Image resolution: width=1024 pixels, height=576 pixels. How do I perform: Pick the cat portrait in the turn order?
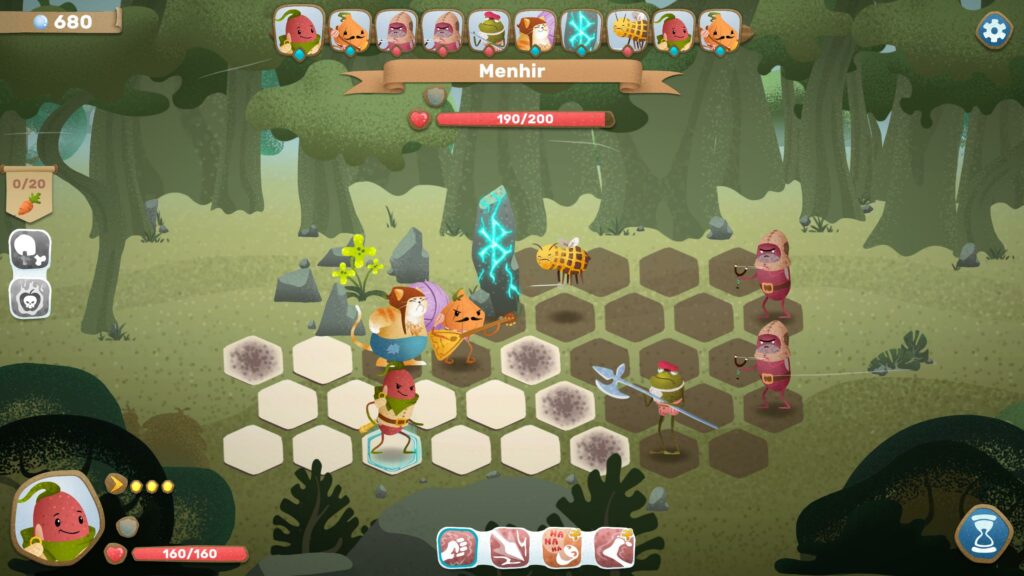535,32
